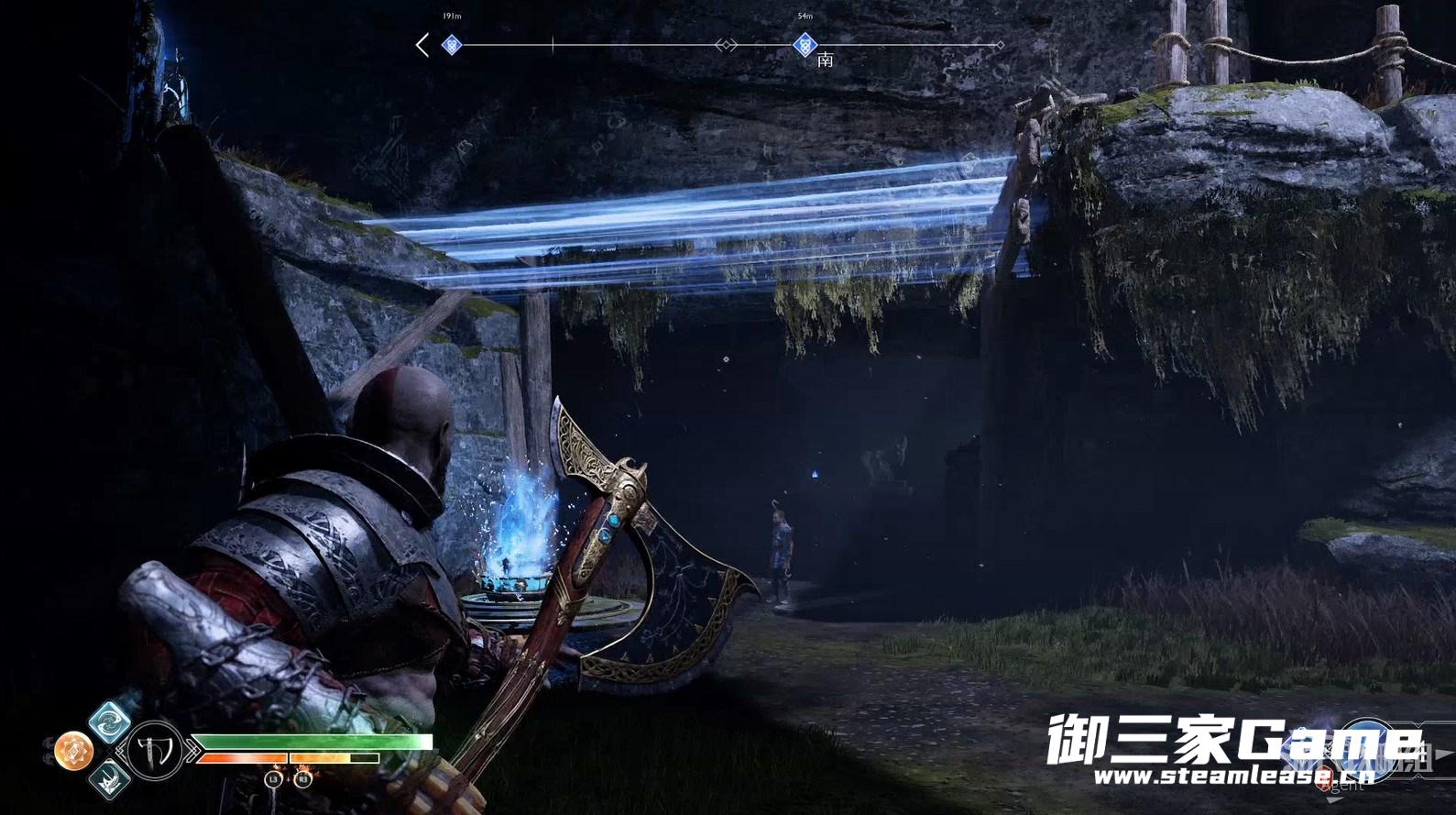Activate the swirling light runic attack icon
The image size is (1456, 815).
109,720
